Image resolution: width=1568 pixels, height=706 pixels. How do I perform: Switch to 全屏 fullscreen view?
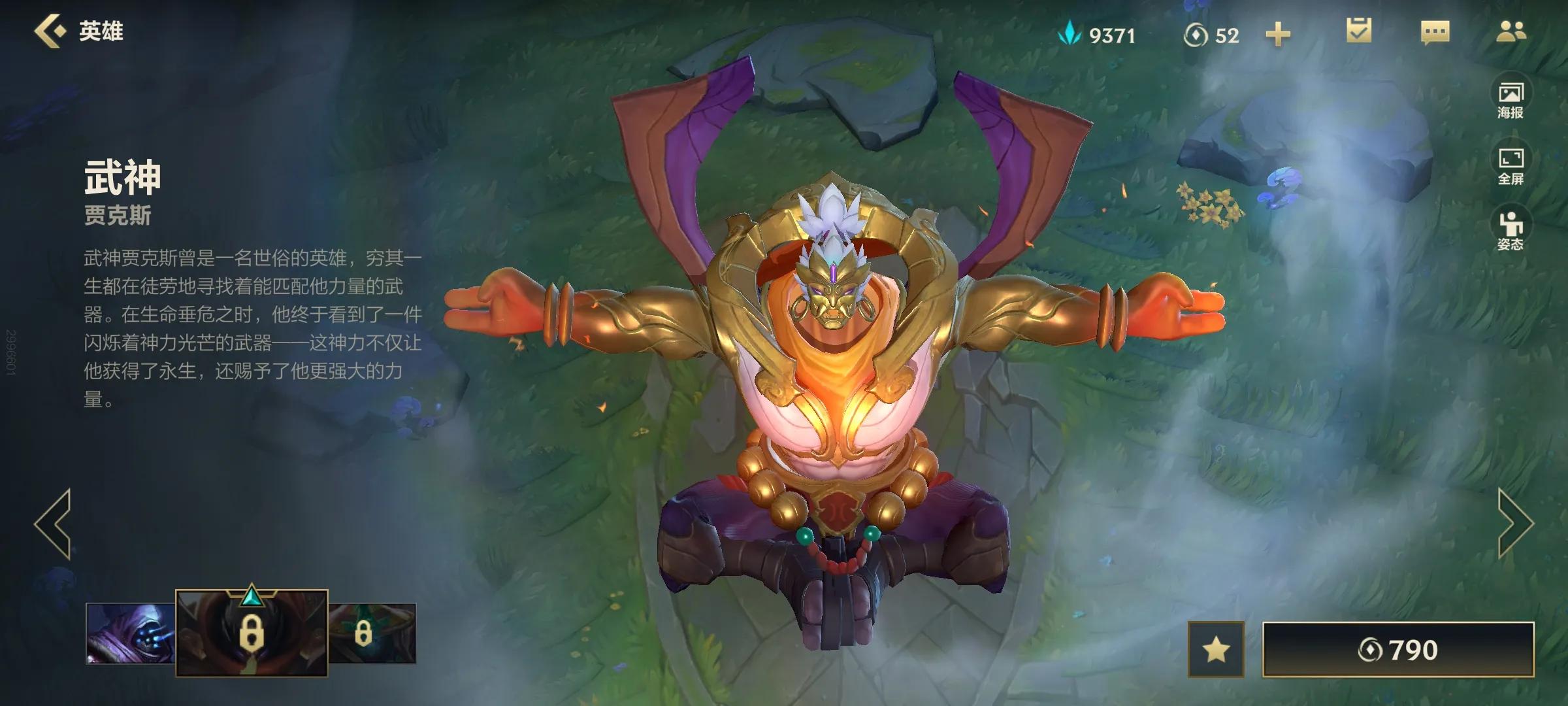tap(1511, 166)
